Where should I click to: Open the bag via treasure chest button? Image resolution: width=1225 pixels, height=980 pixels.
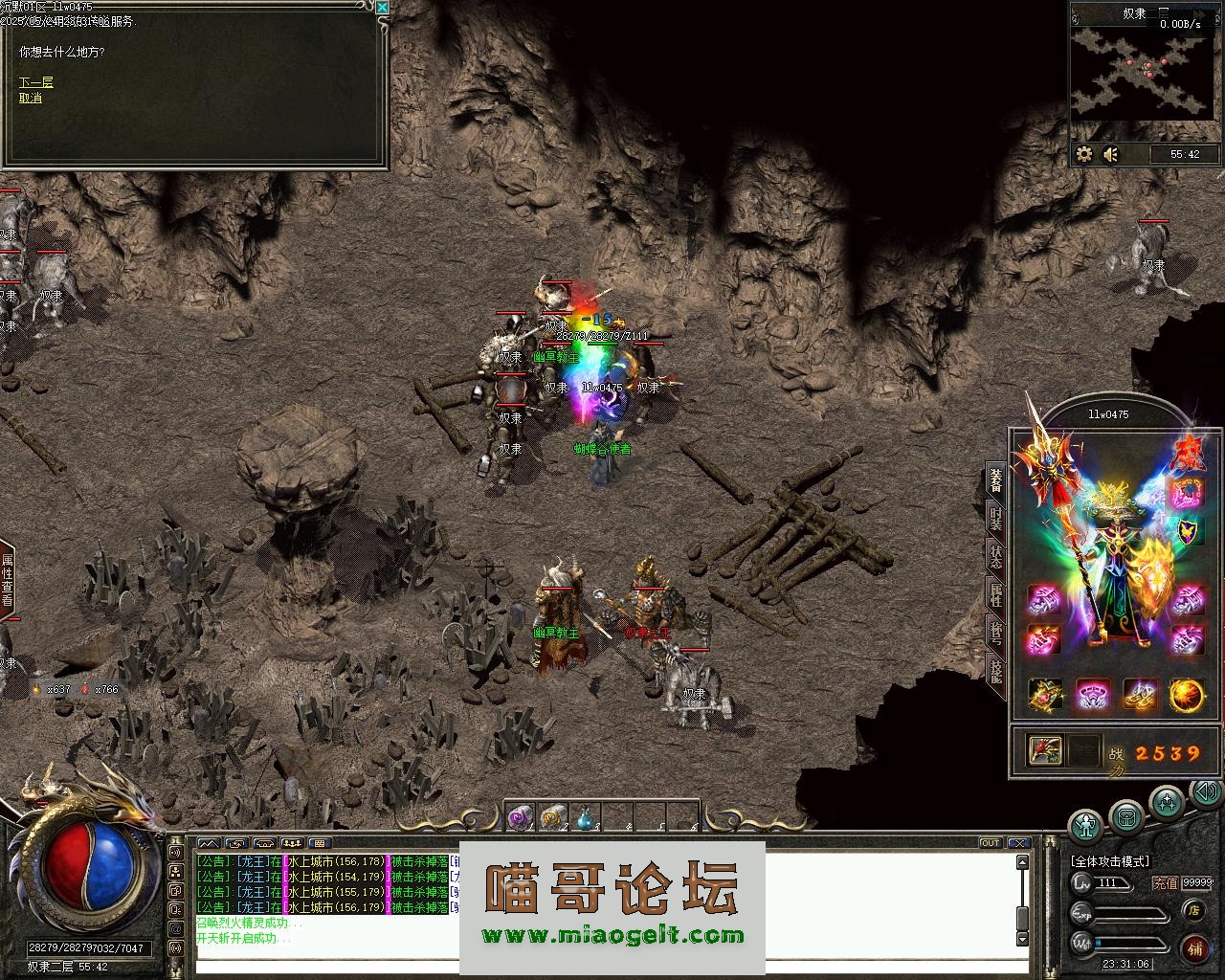pyautogui.click(x=1126, y=816)
